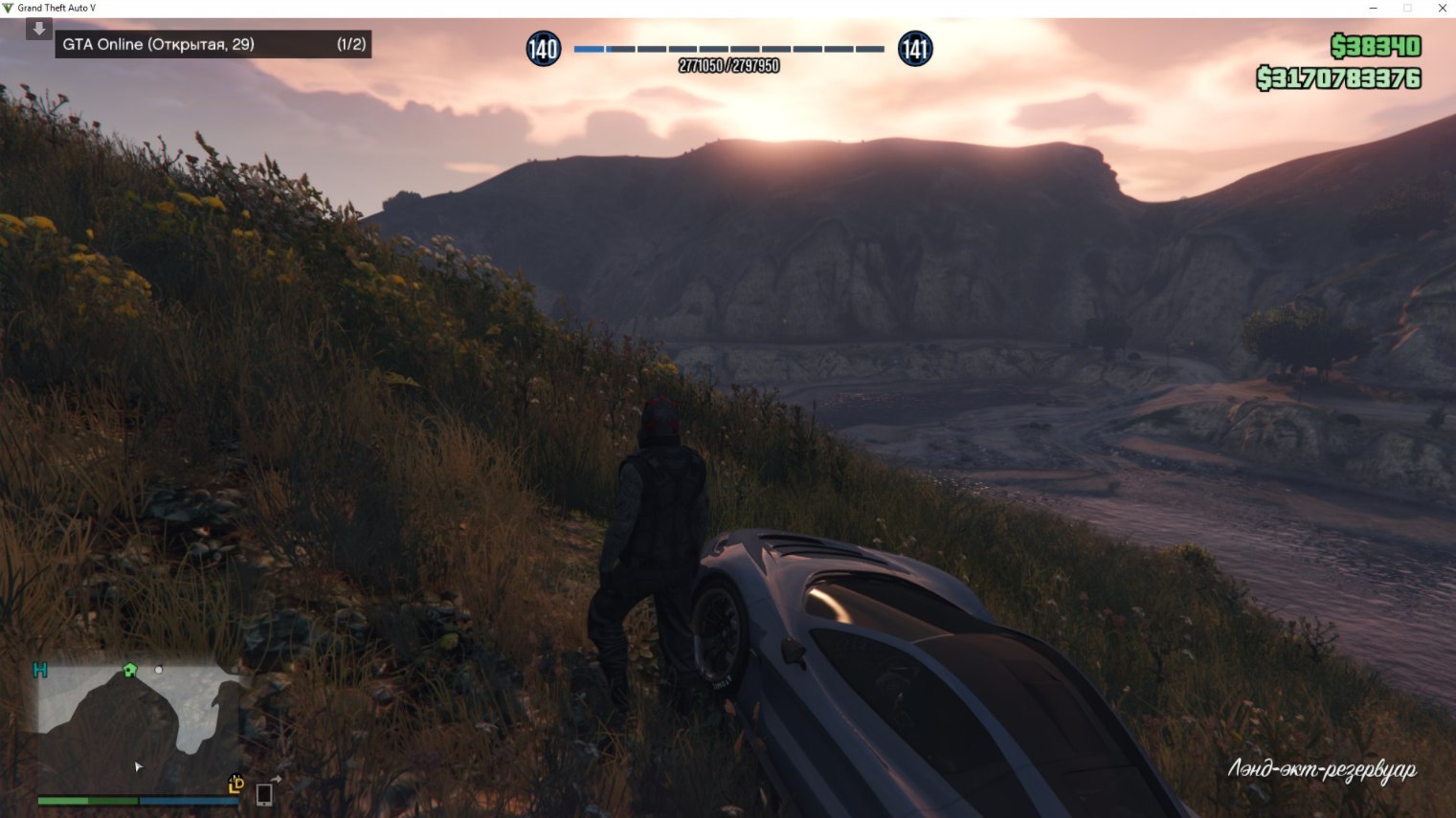Click the blue H marker on minimap
Image resolution: width=1456 pixels, height=818 pixels.
pos(40,670)
